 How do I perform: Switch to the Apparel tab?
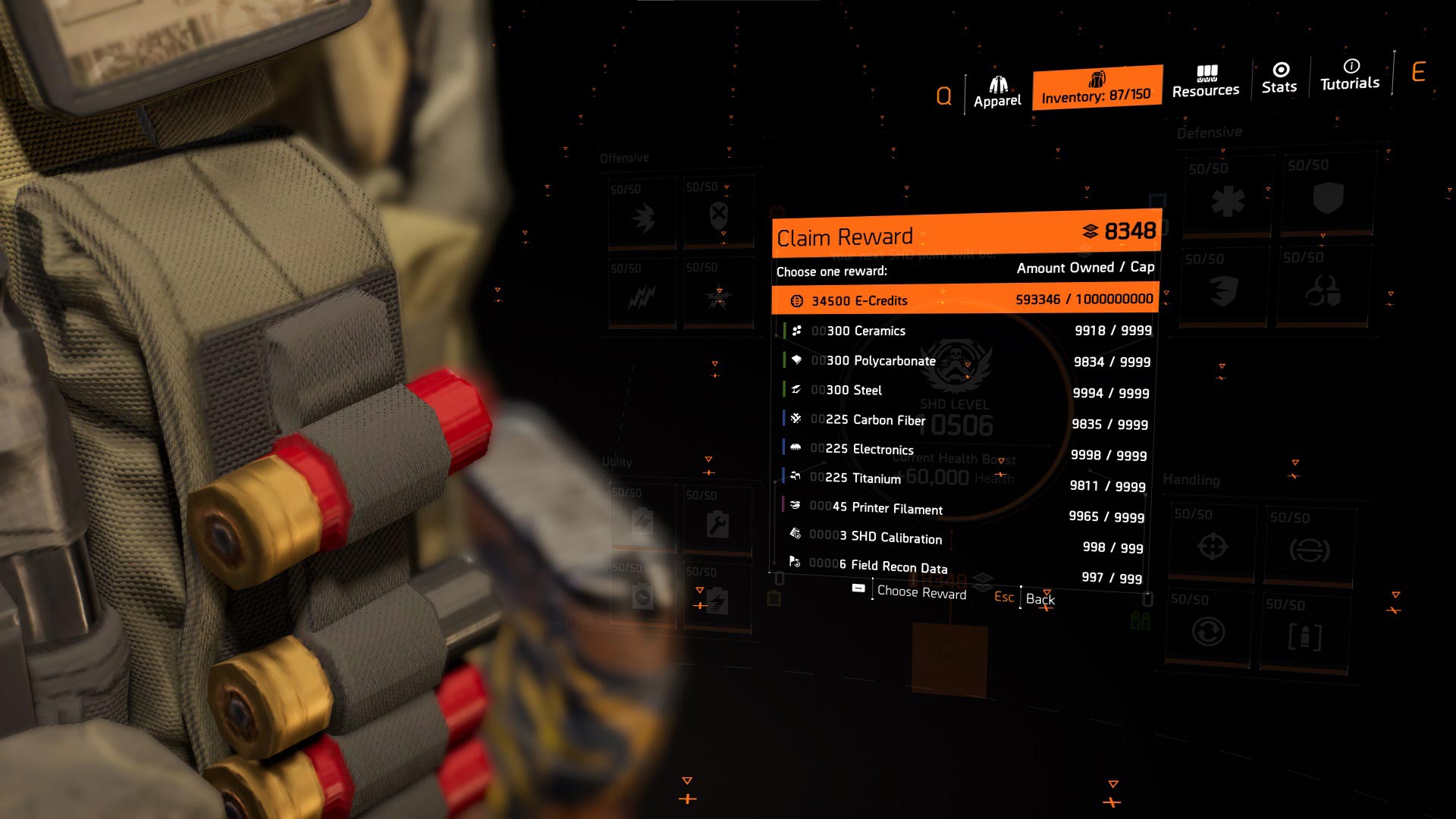click(x=997, y=92)
